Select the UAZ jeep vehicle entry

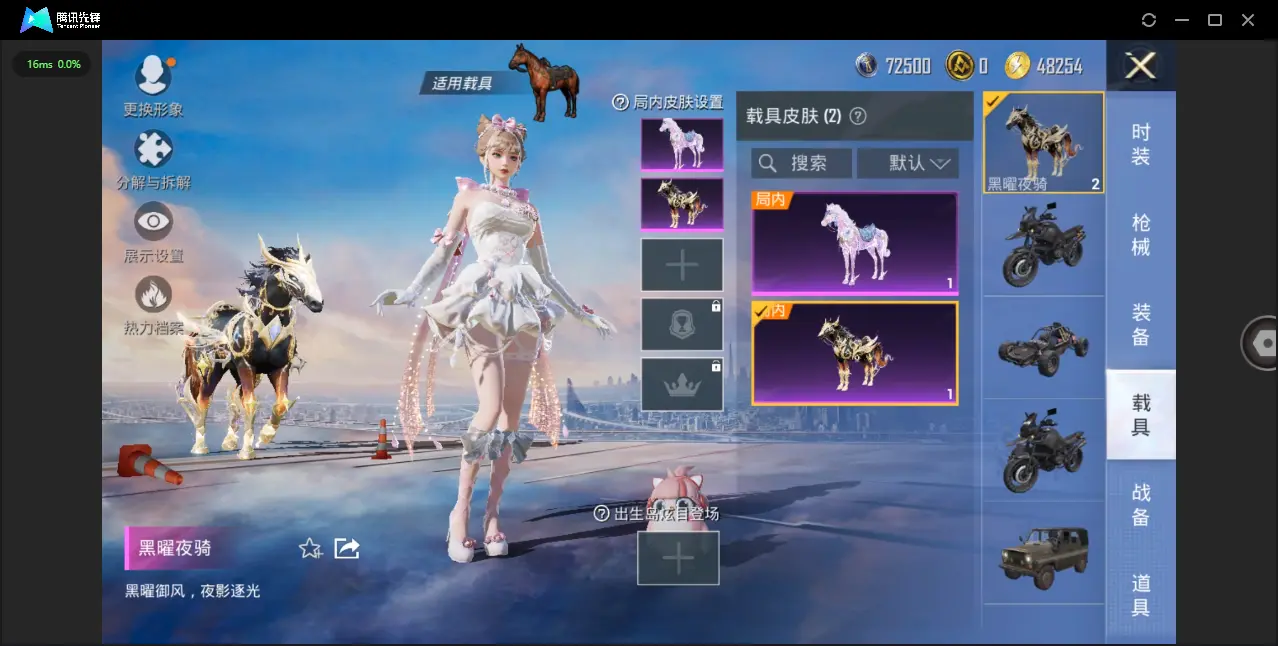(x=1043, y=555)
